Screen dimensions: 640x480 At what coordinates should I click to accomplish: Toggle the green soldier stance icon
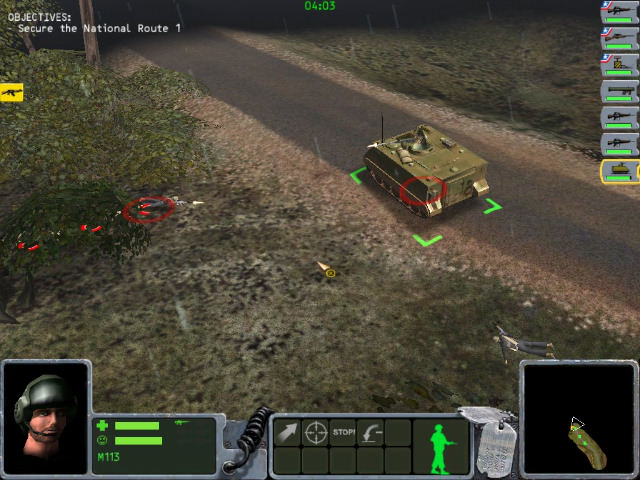tap(441, 447)
